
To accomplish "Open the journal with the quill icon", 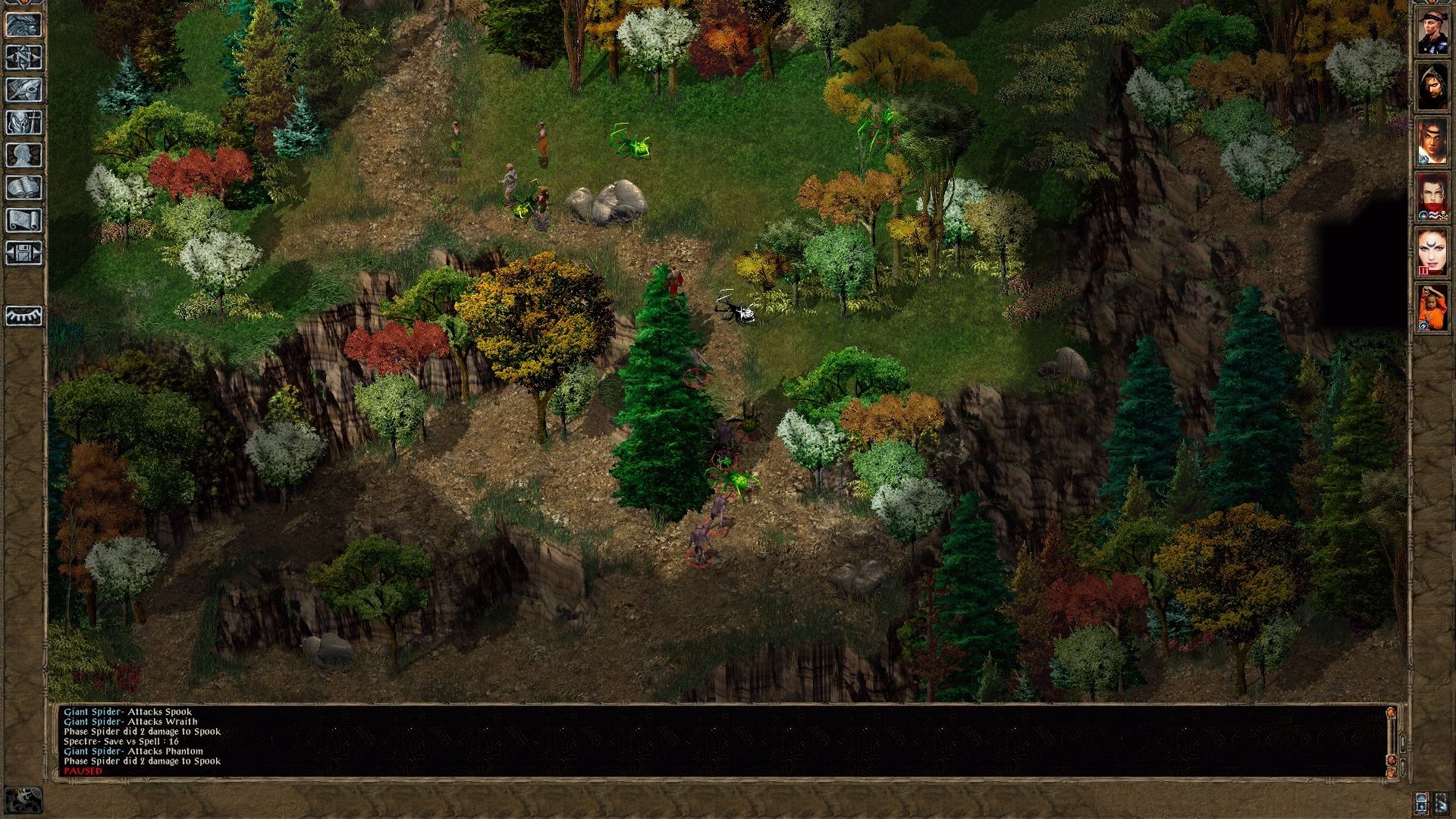I will pos(24,89).
